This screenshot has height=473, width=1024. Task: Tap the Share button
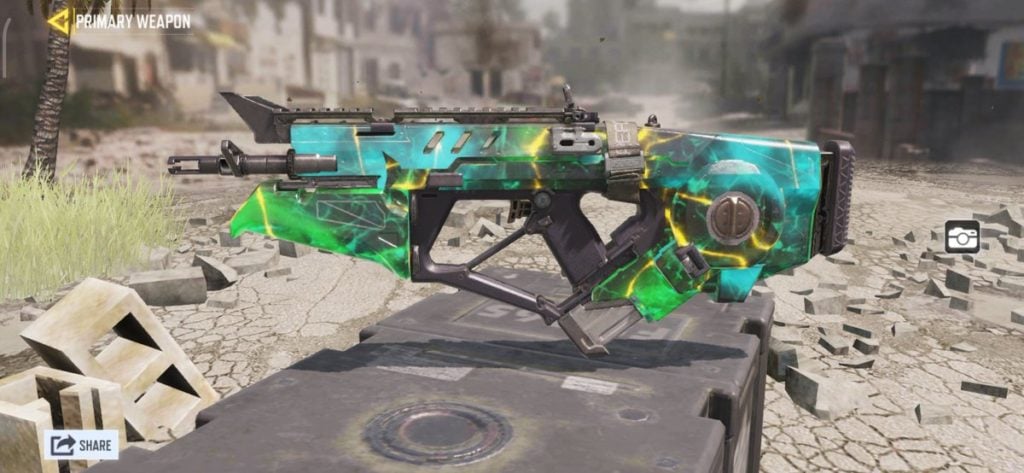pyautogui.click(x=81, y=444)
